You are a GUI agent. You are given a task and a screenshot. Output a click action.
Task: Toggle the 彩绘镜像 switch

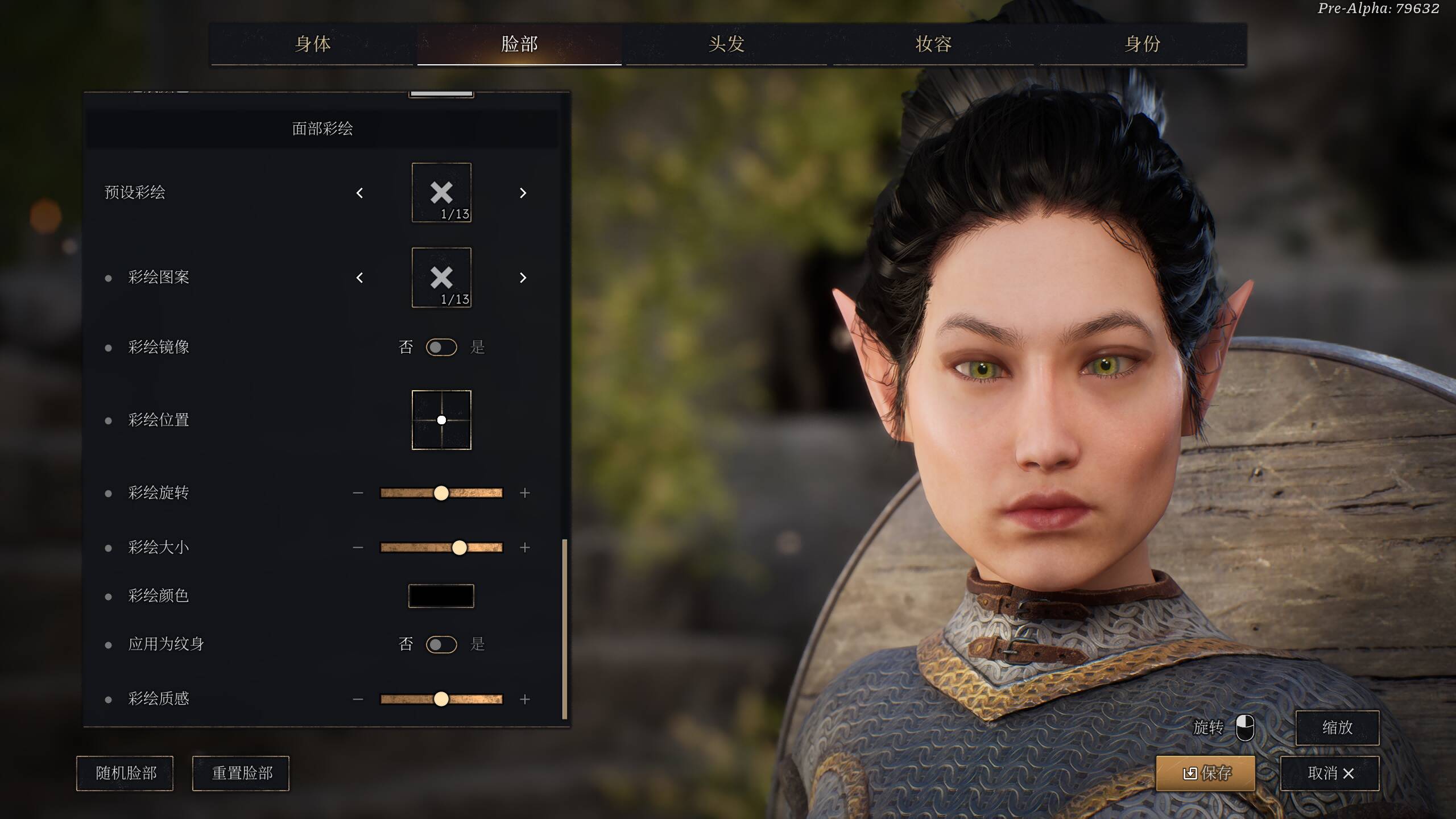tap(441, 347)
